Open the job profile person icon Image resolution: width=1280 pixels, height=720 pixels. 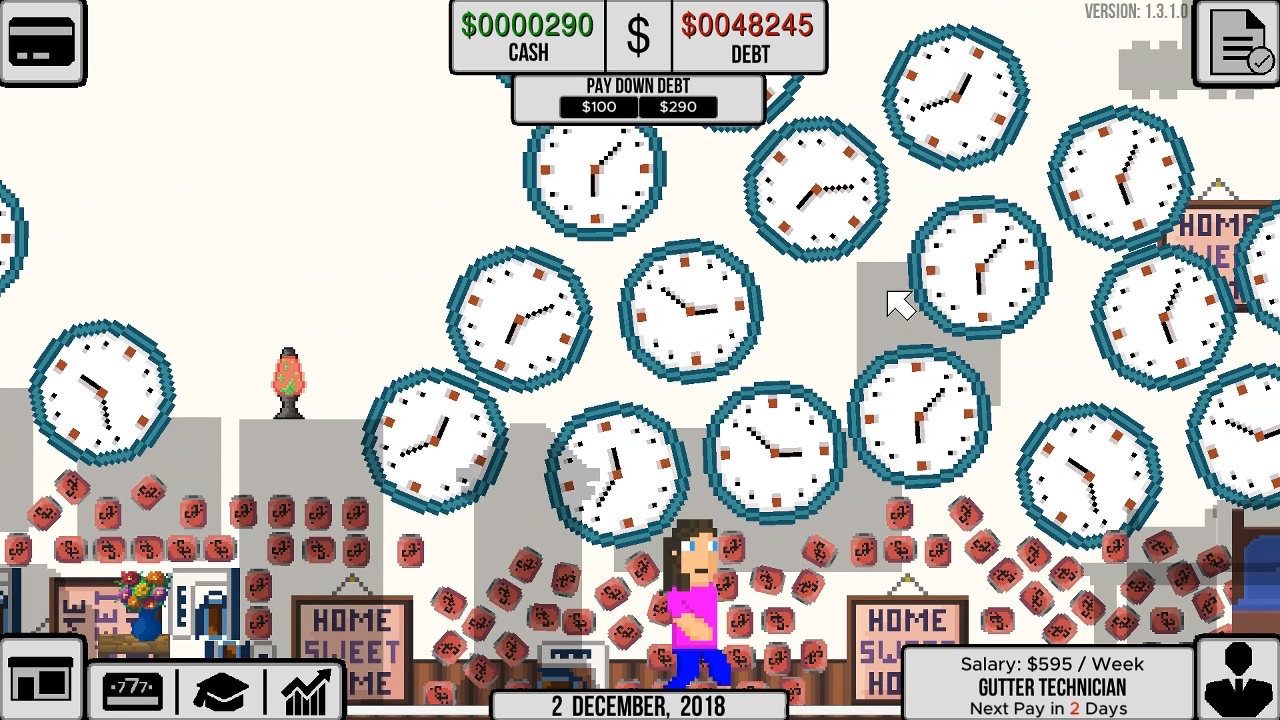(1236, 680)
